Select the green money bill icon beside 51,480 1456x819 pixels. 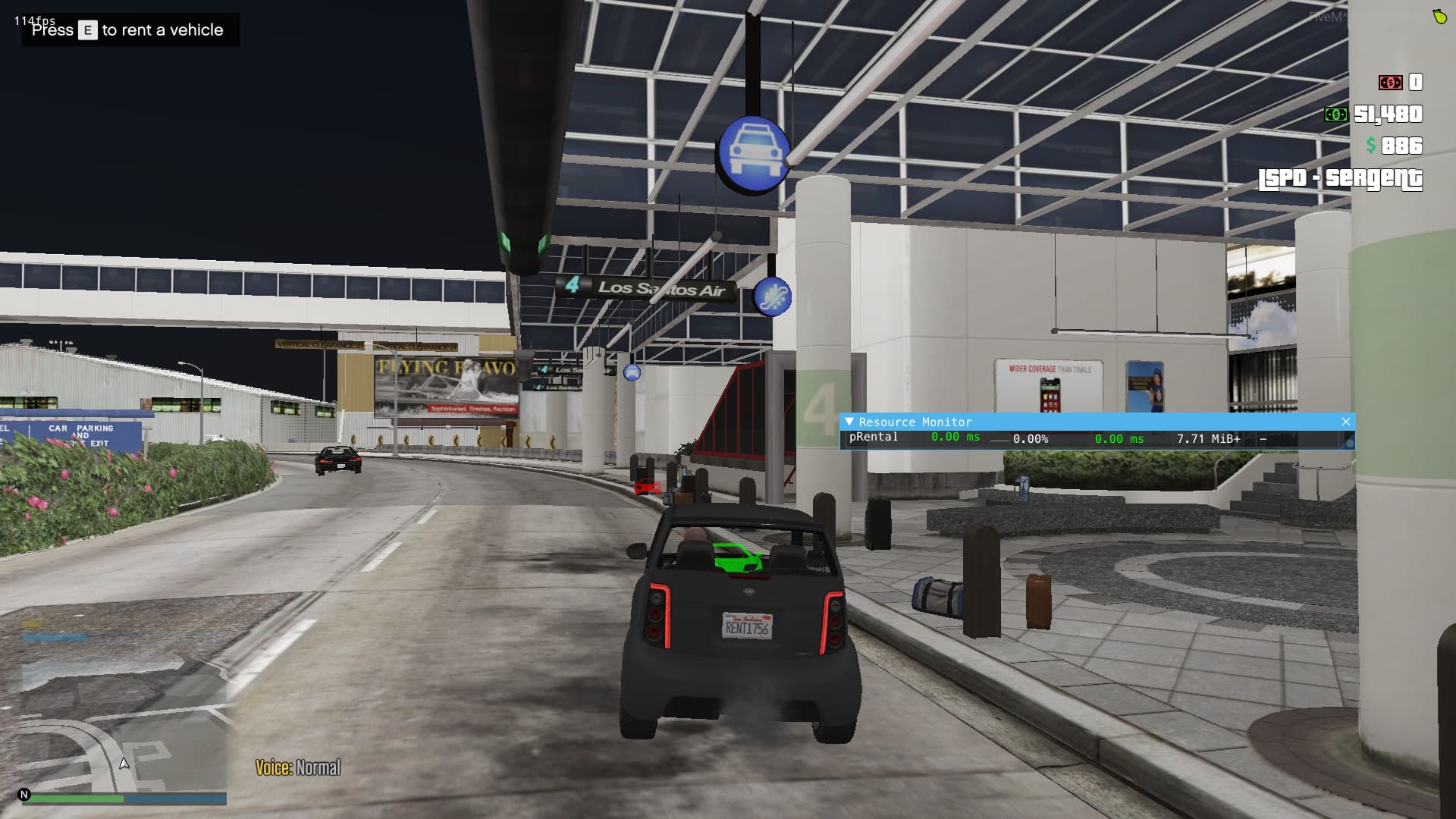click(1336, 115)
